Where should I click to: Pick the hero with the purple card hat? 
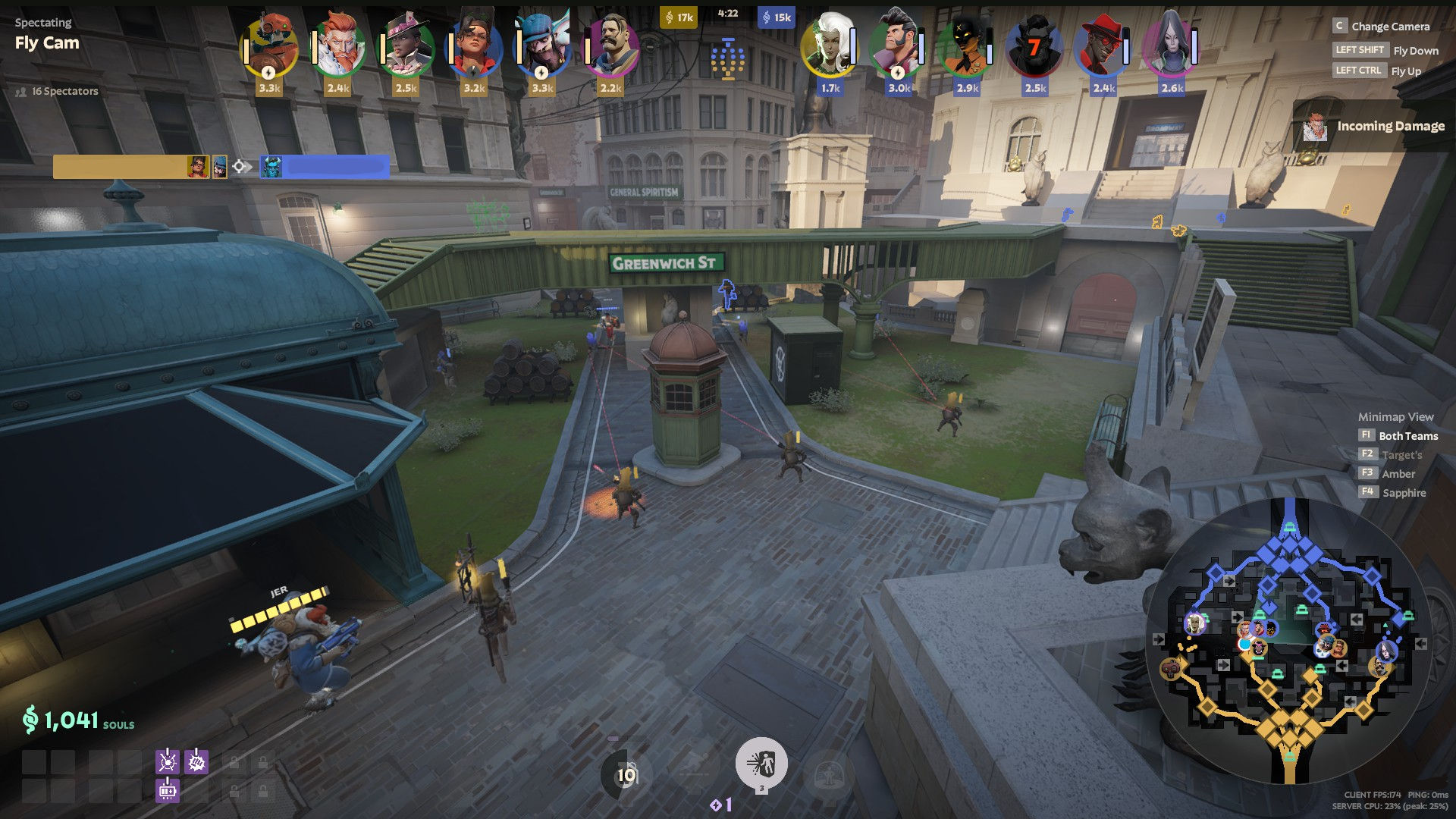pyautogui.click(x=406, y=48)
